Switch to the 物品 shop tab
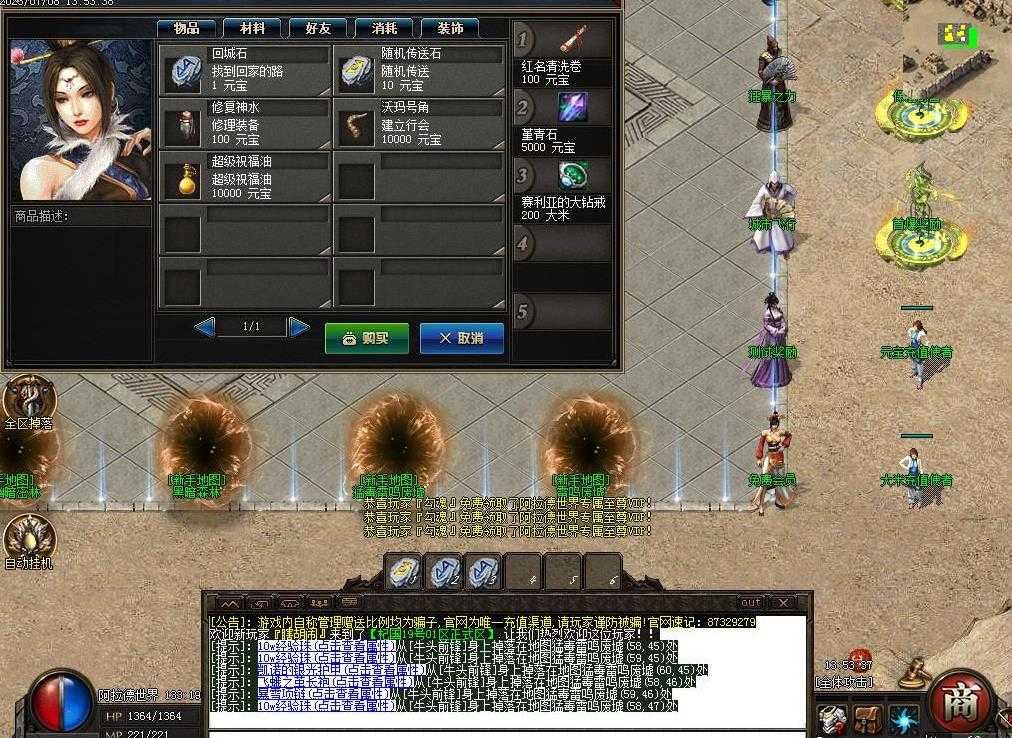 click(187, 28)
